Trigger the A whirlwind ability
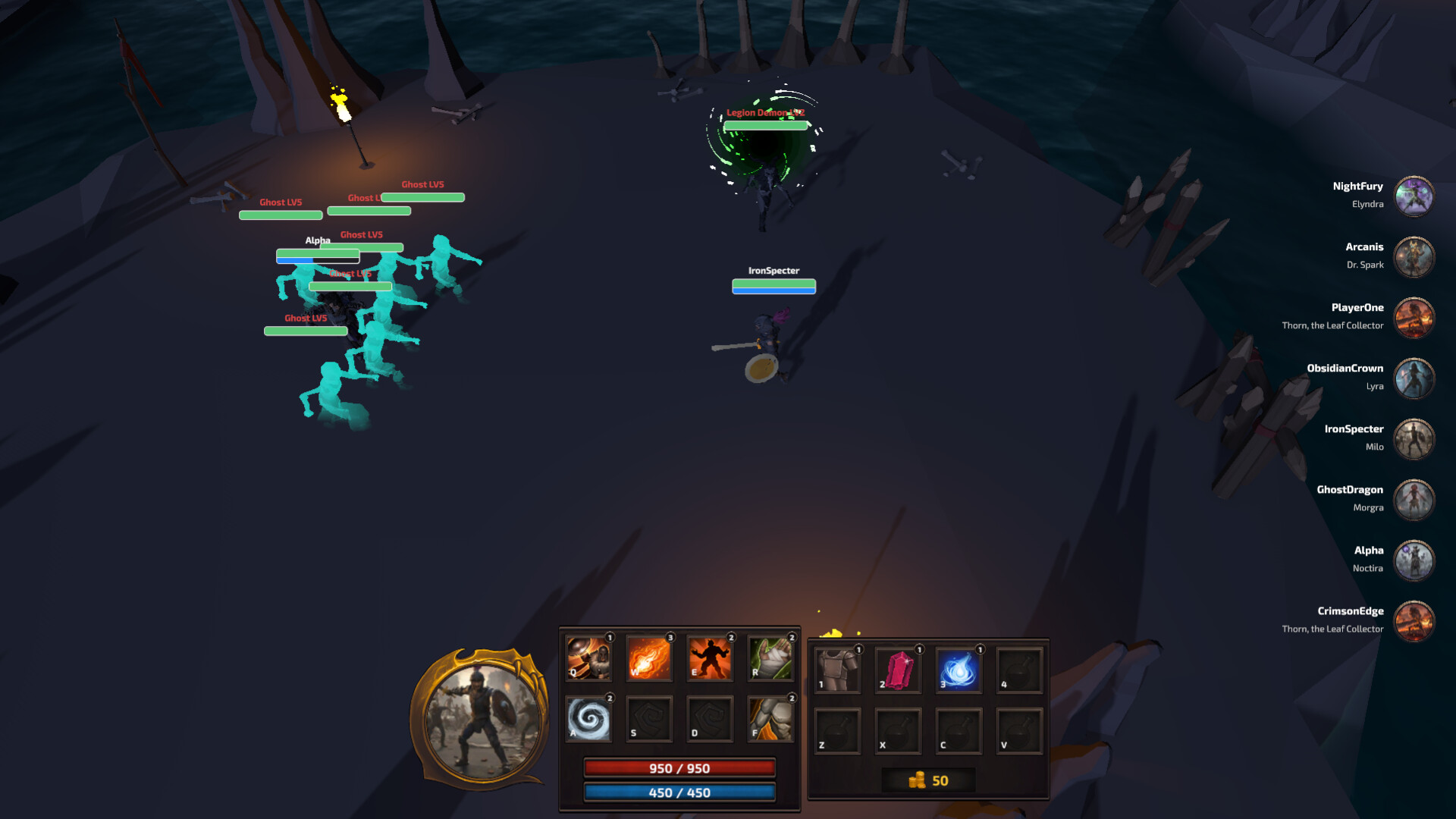The height and width of the screenshot is (819, 1456). (588, 719)
